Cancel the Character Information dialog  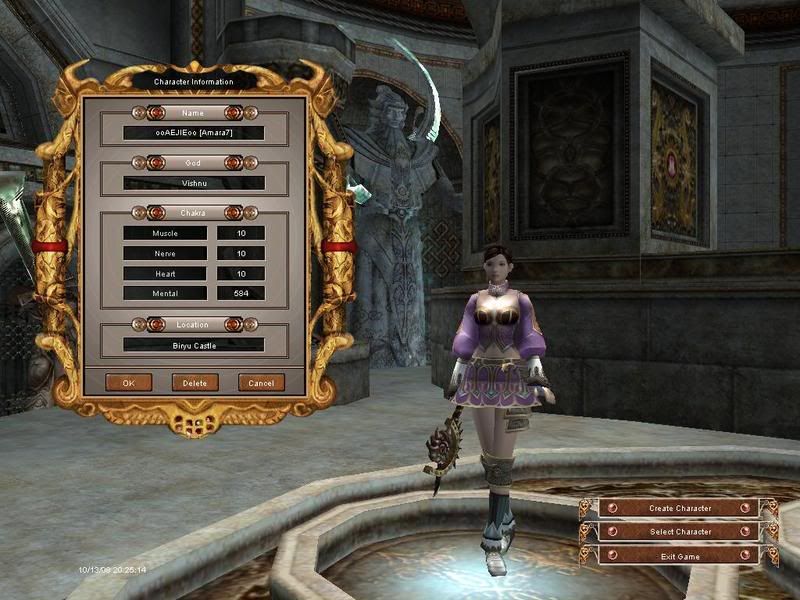pyautogui.click(x=261, y=382)
